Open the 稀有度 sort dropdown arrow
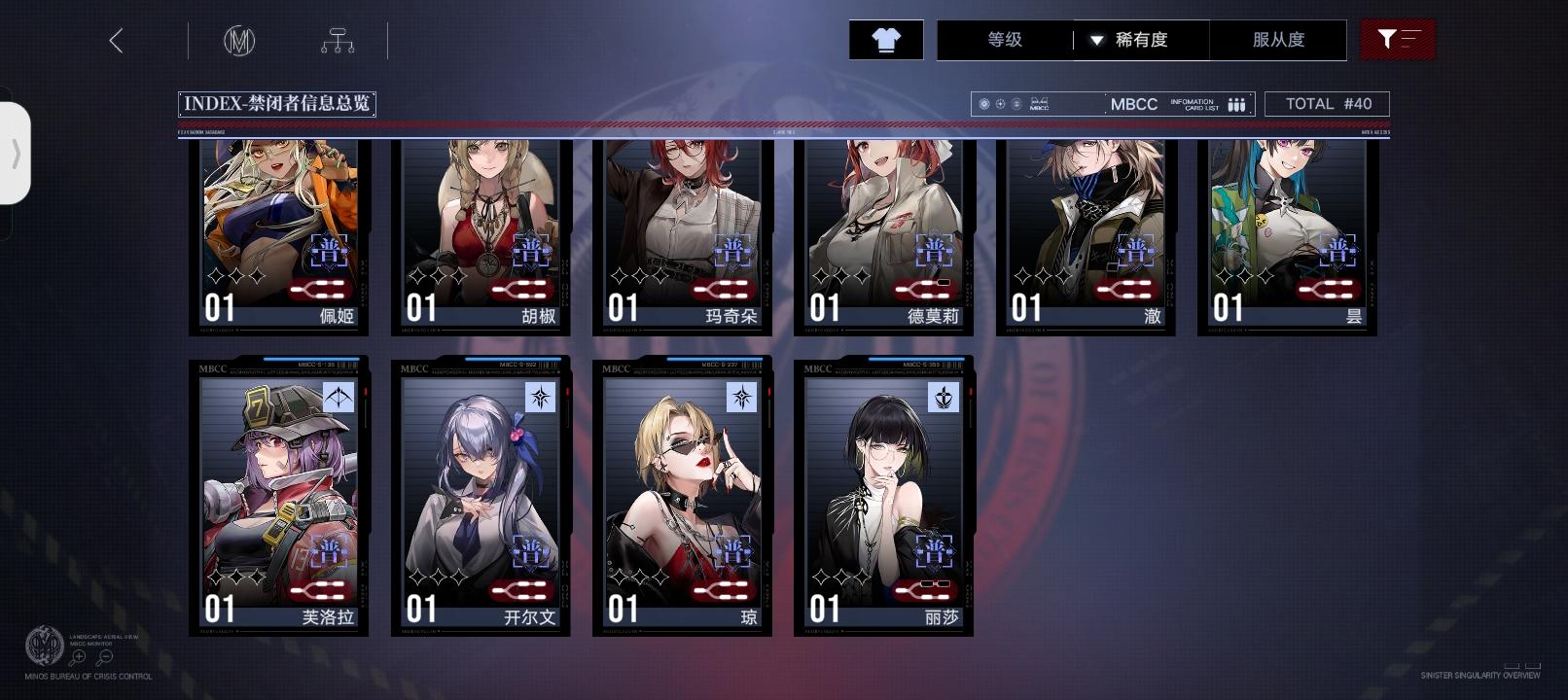 [1097, 41]
